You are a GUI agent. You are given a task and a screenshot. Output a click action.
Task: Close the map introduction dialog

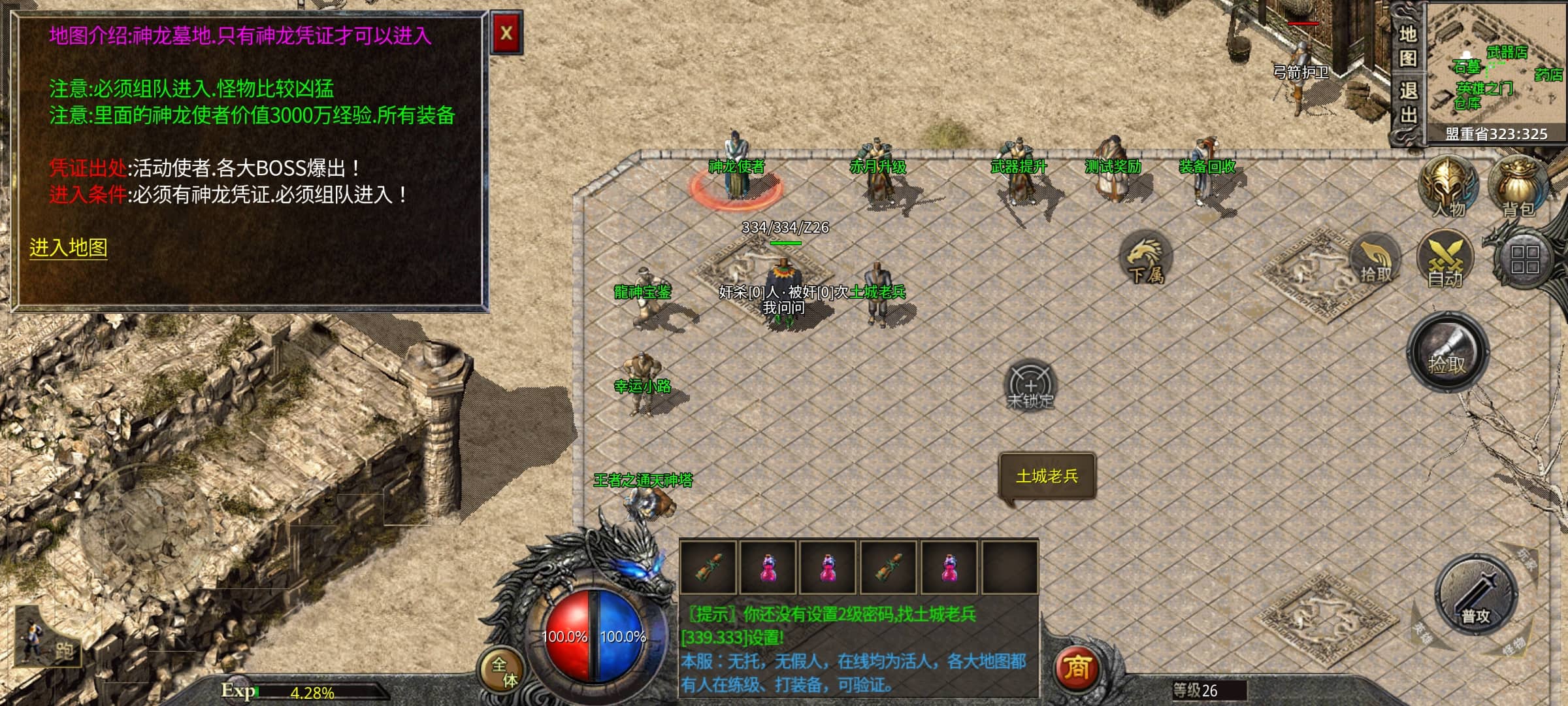click(x=506, y=33)
